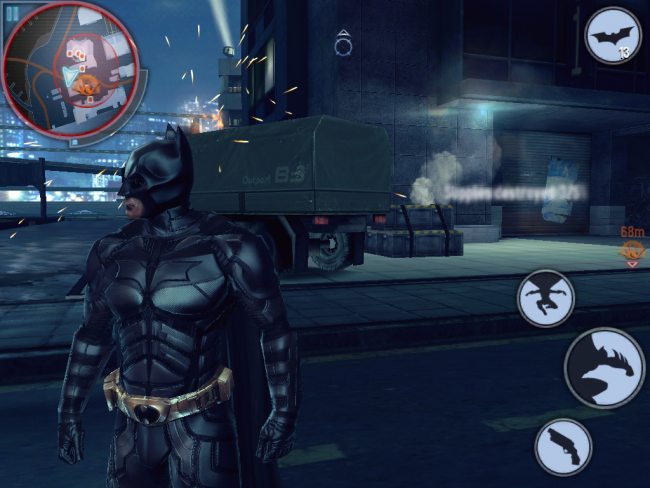The height and width of the screenshot is (488, 650).
Task: Pause the game with the pause button
Action: coord(12,12)
